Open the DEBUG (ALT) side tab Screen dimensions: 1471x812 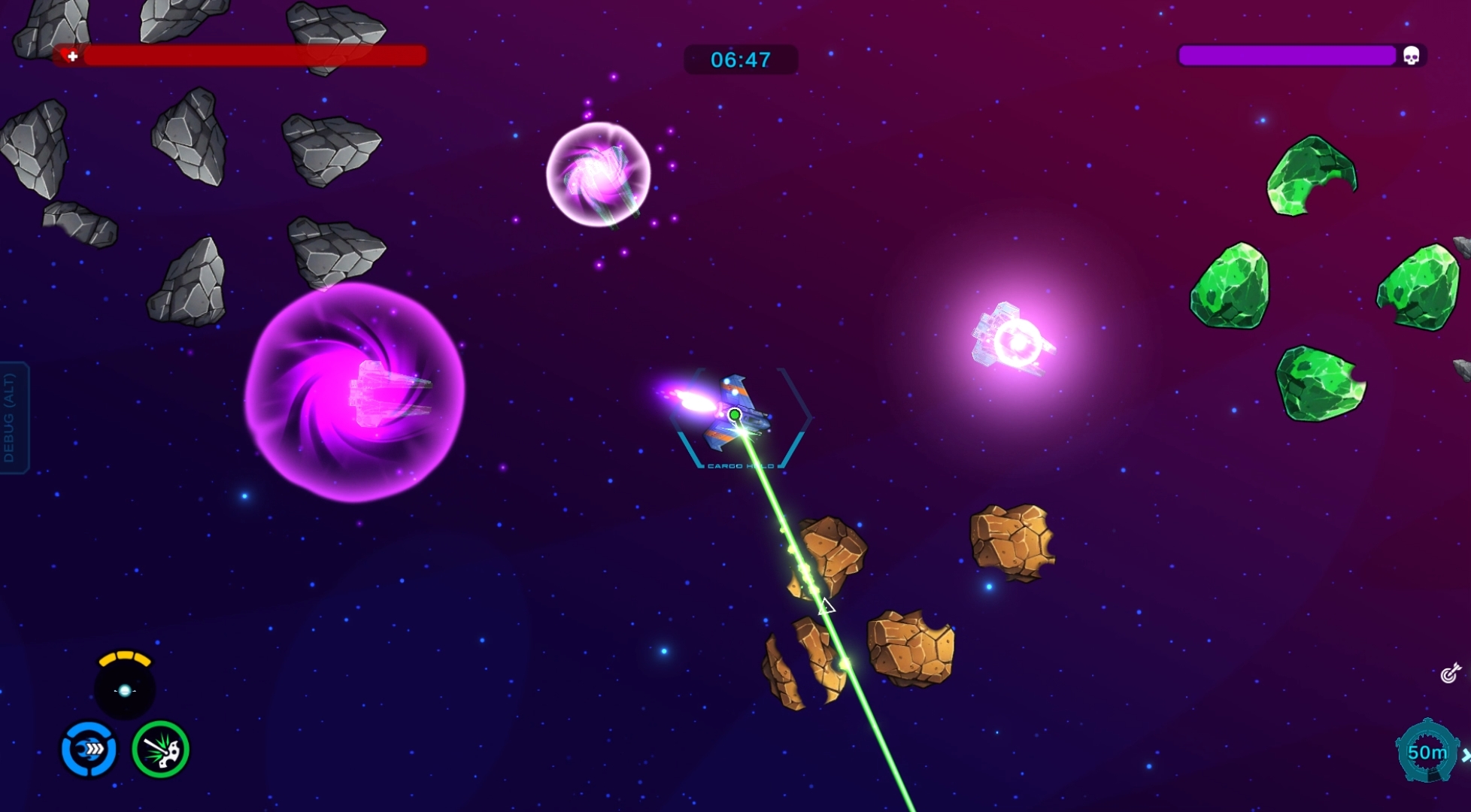[13, 418]
